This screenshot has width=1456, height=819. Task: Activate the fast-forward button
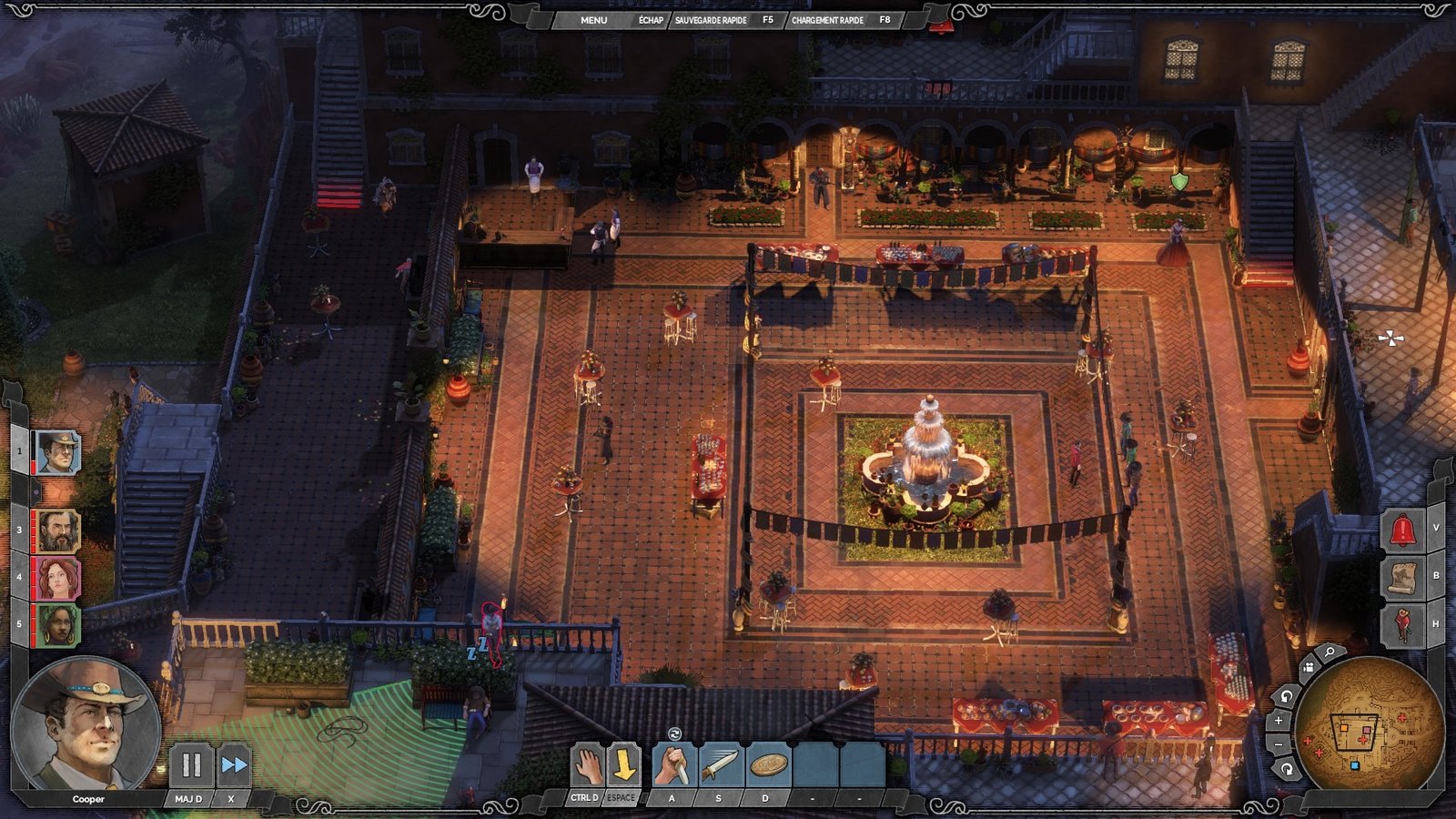point(234,765)
